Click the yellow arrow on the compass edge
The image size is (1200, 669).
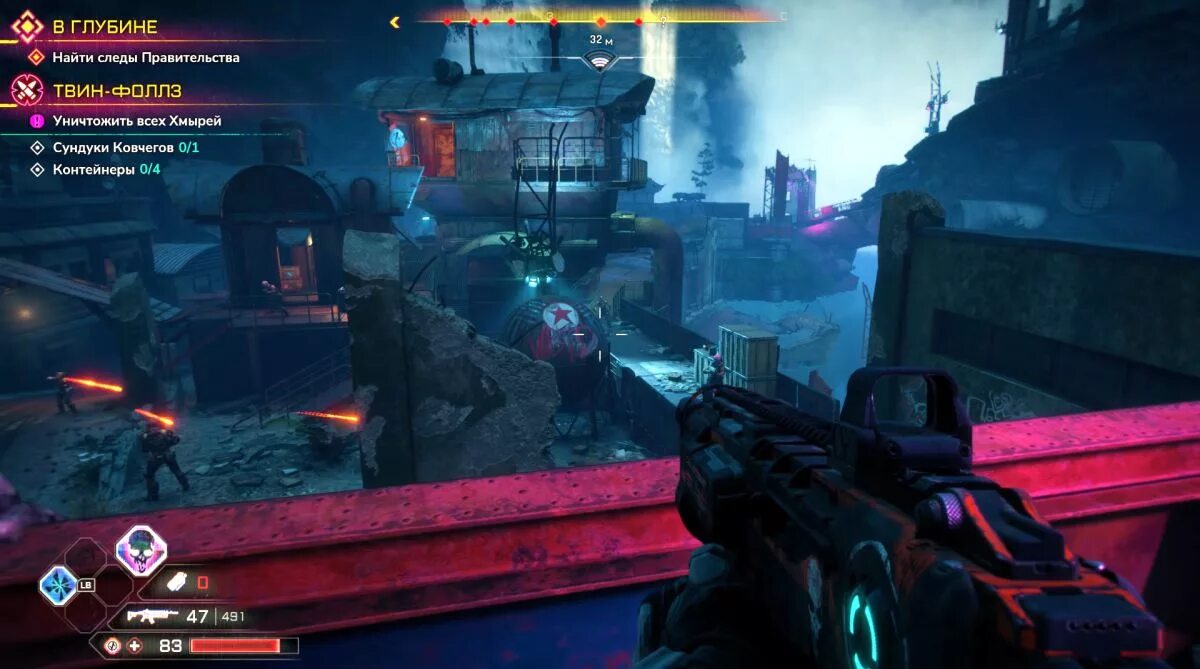pyautogui.click(x=395, y=21)
